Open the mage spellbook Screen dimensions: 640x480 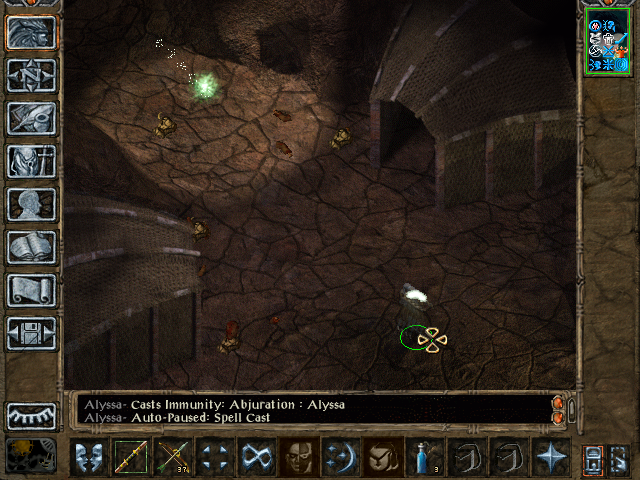tap(32, 247)
